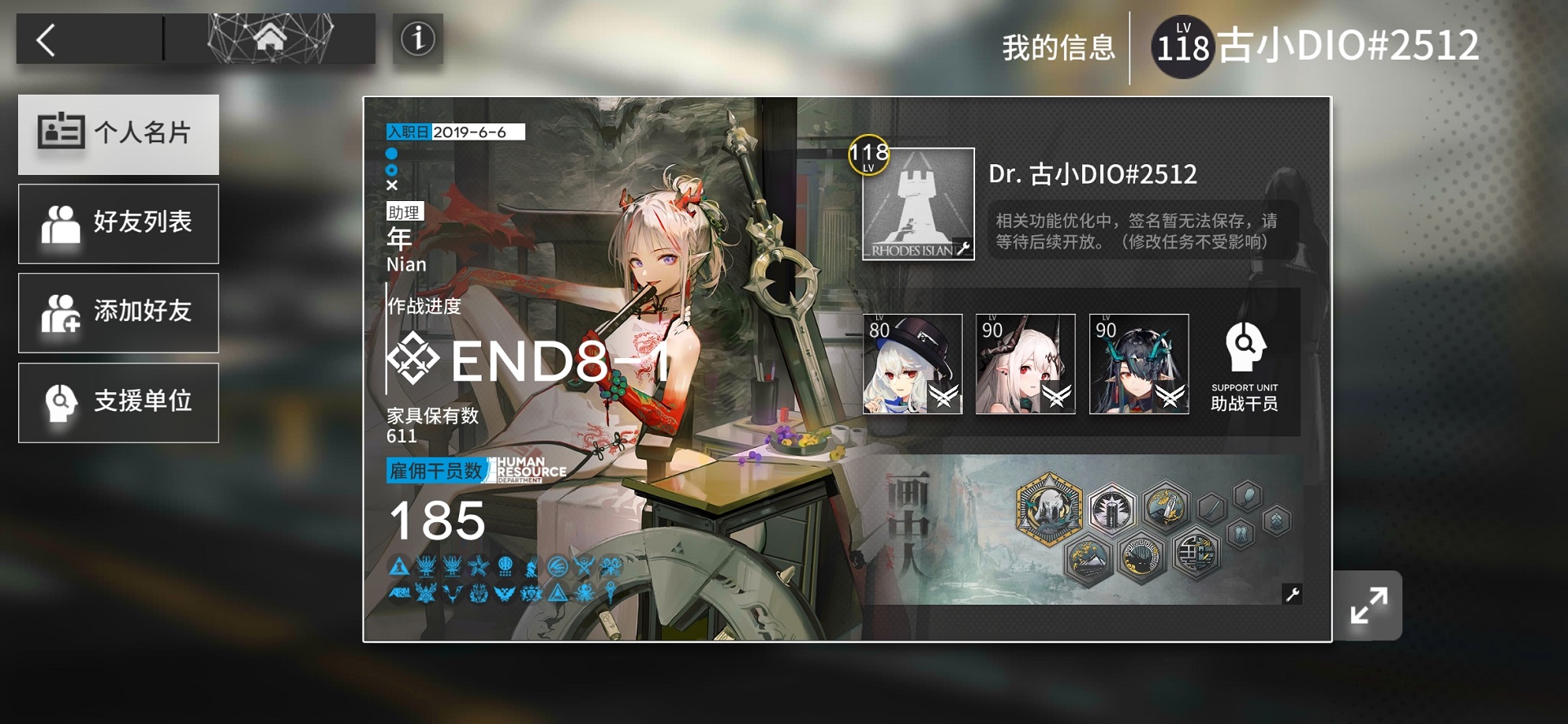Click the home icon in the top bar

click(272, 38)
